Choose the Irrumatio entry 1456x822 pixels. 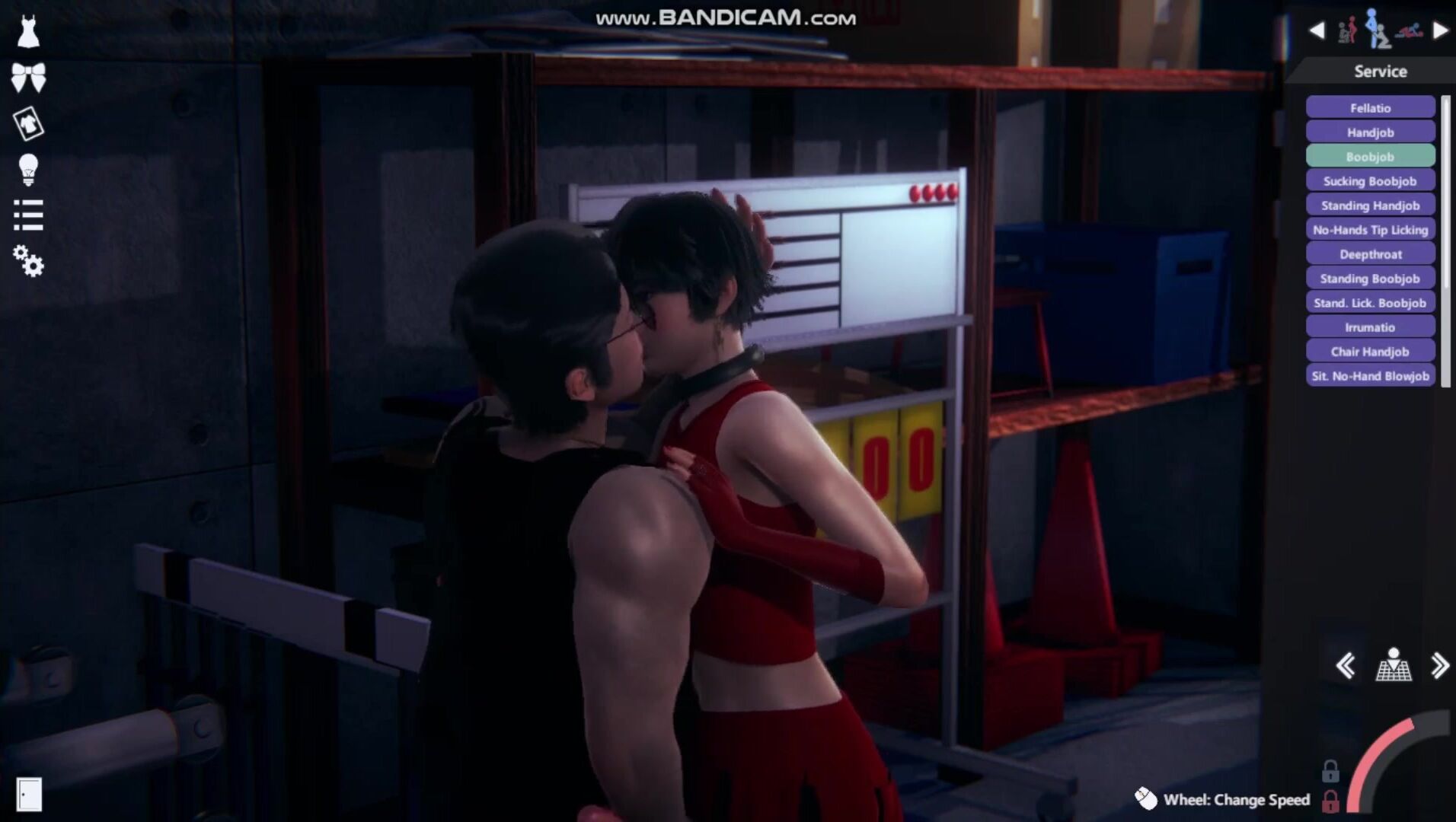click(x=1370, y=327)
